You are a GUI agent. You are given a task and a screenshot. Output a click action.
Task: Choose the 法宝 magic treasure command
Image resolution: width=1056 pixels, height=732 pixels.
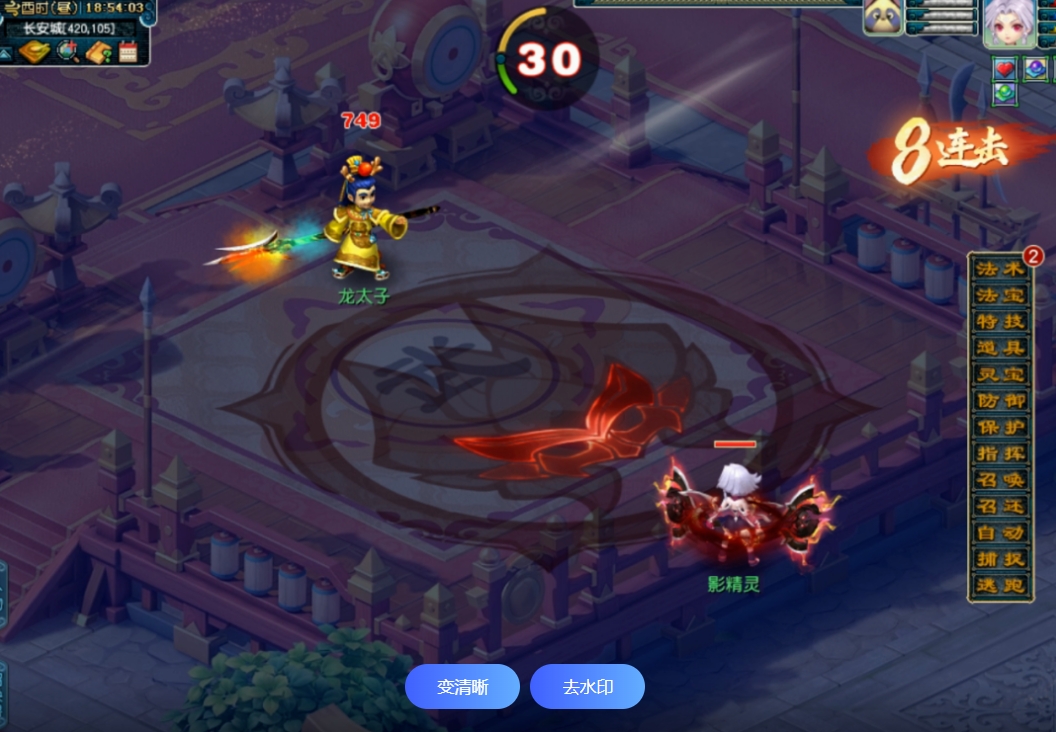1000,296
